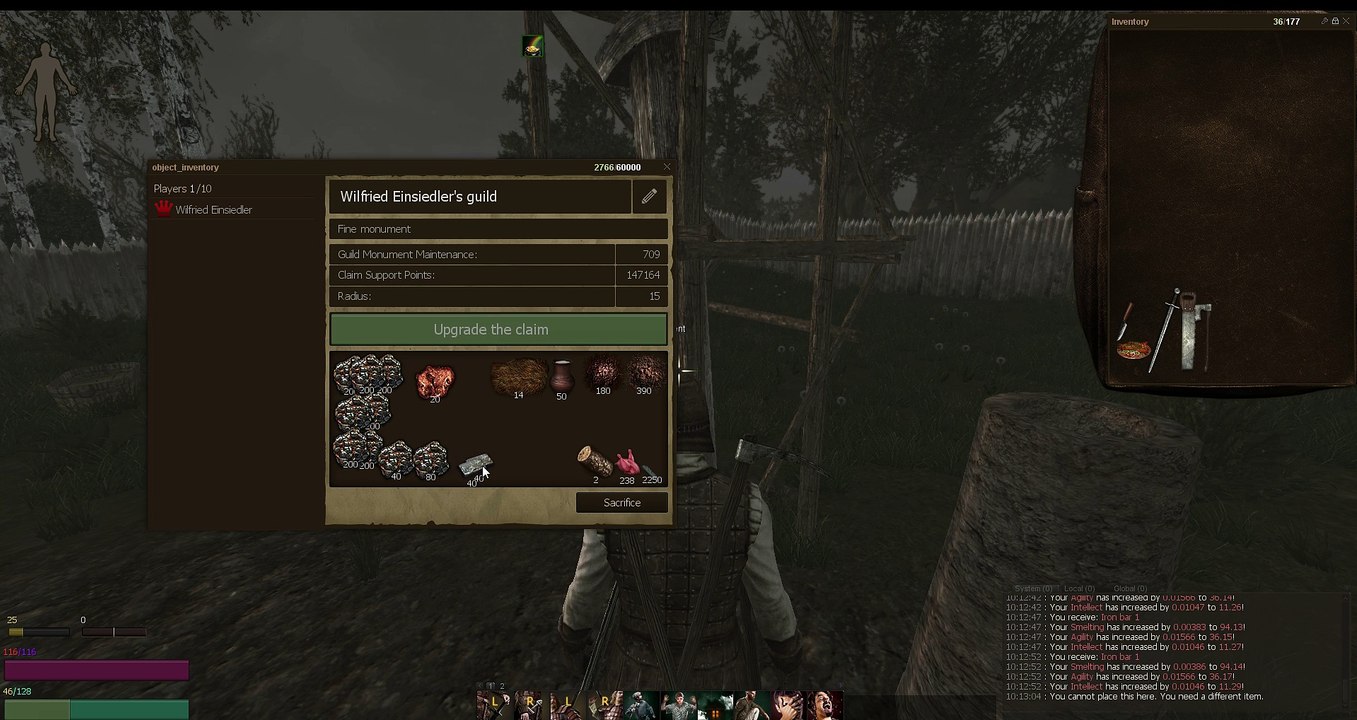Select the sword in the inventory bag
This screenshot has width=1357, height=720.
tap(1165, 333)
